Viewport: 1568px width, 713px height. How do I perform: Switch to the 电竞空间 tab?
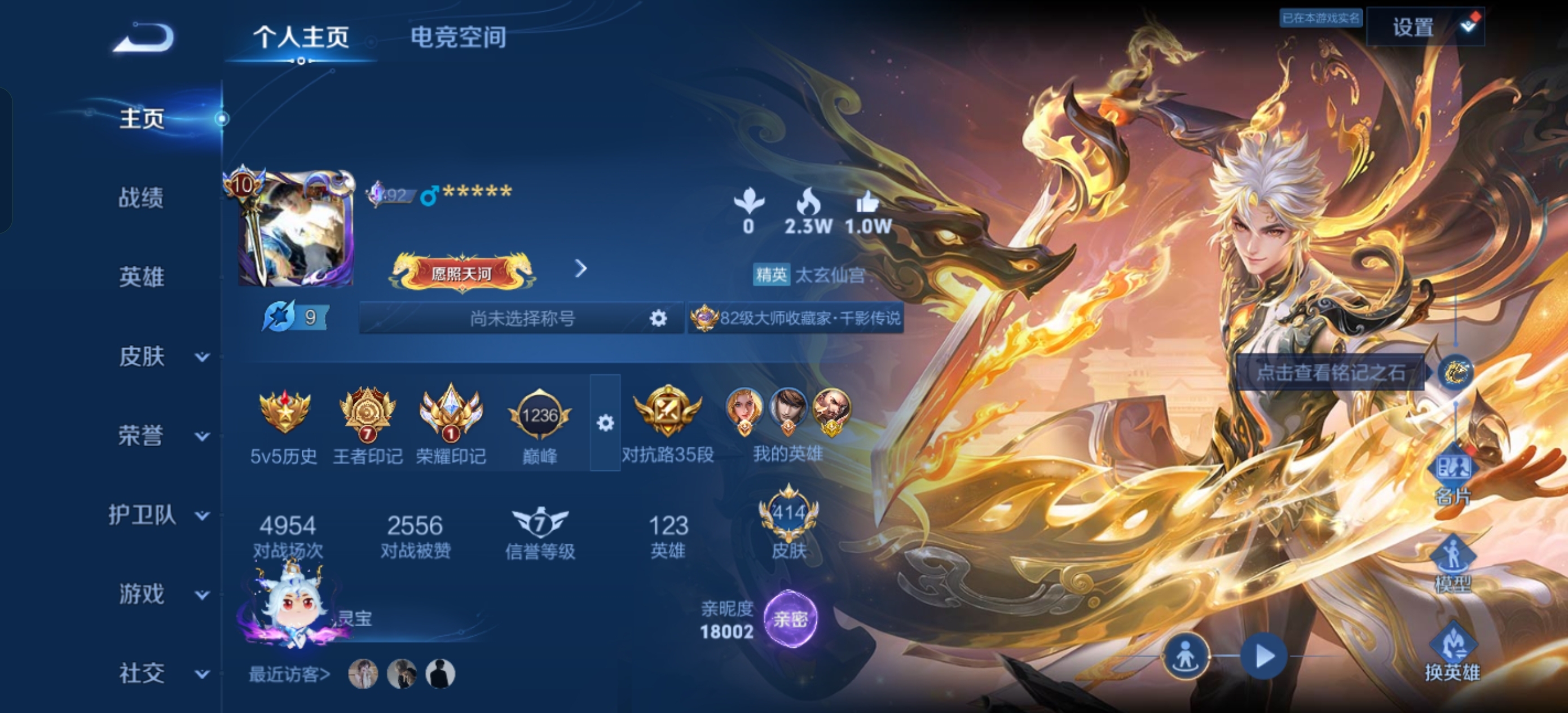pyautogui.click(x=458, y=37)
